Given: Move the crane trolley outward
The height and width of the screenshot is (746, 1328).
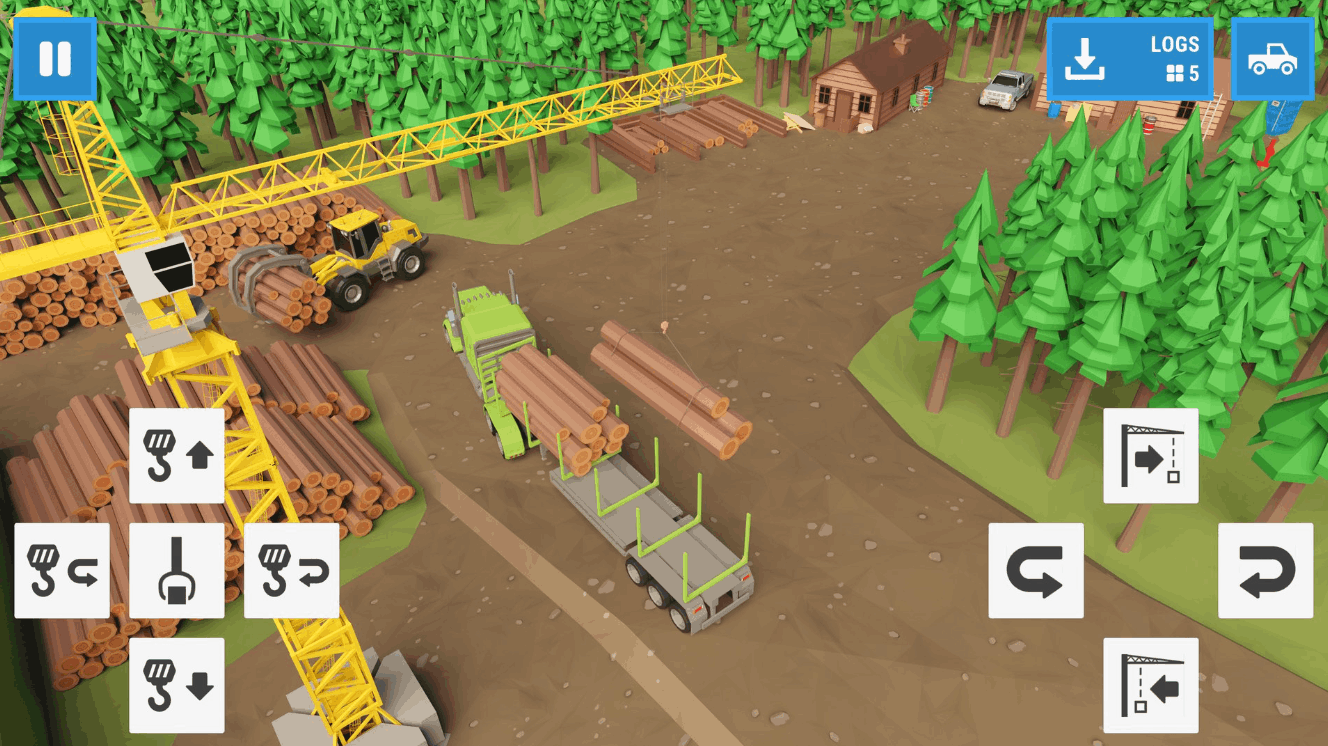Looking at the screenshot, I should coord(1151,456).
